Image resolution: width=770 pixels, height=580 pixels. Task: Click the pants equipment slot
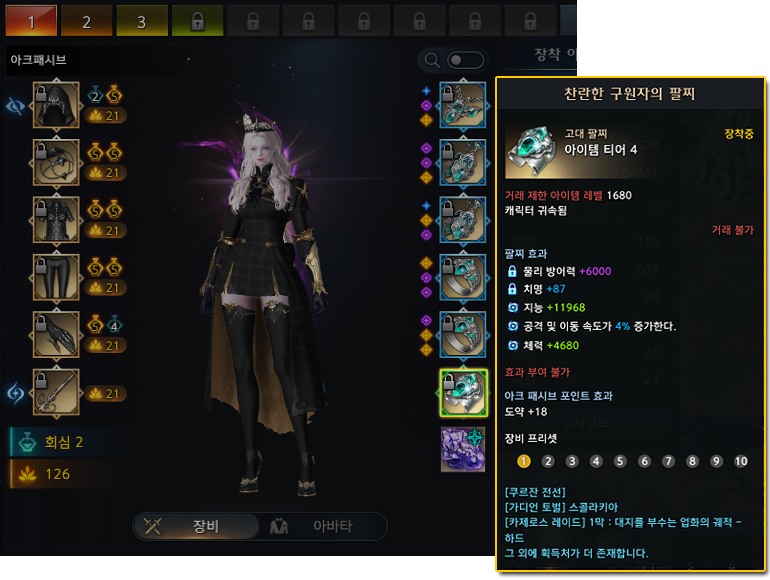point(56,278)
